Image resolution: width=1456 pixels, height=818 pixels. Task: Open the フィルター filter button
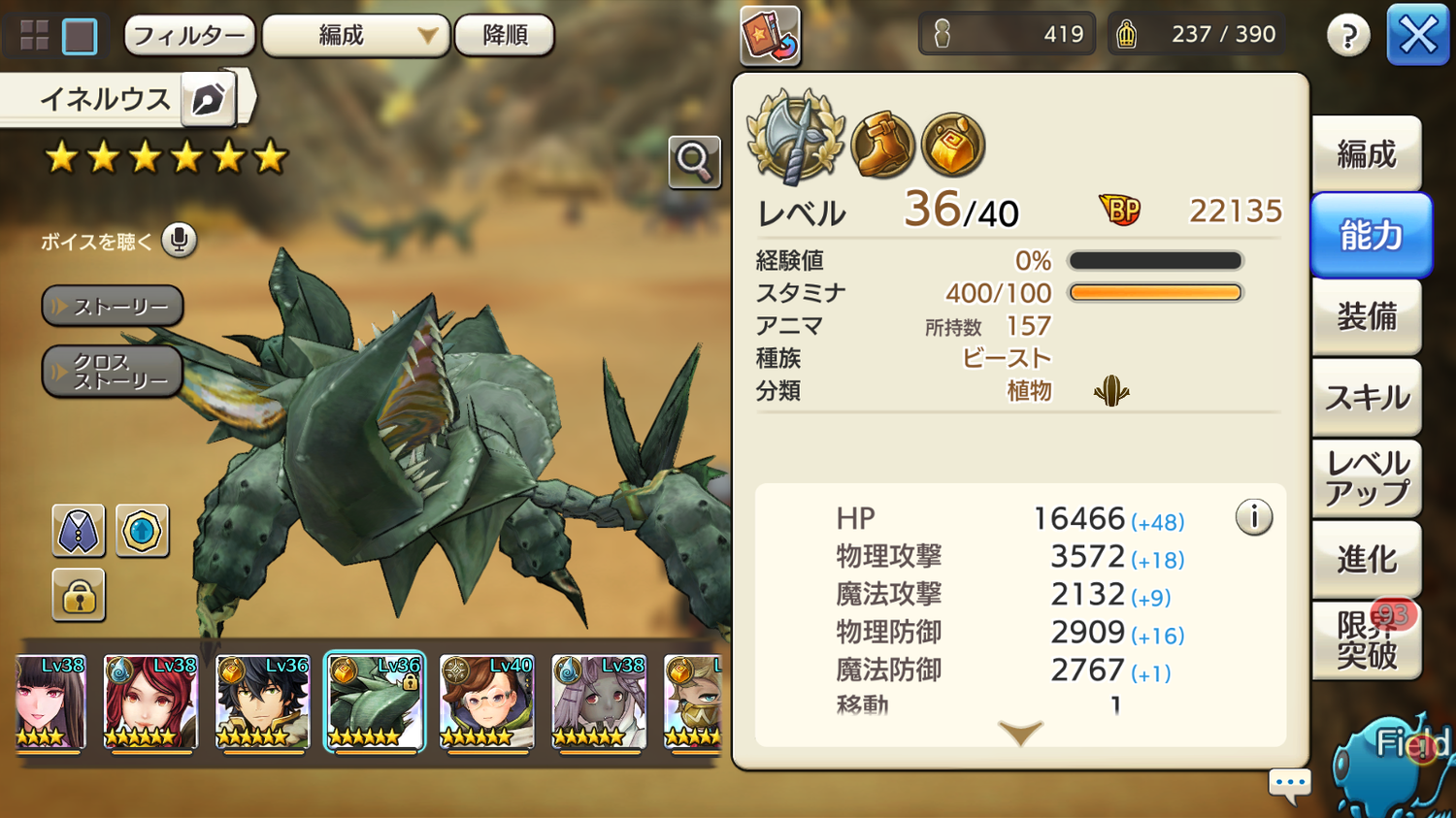(x=189, y=36)
